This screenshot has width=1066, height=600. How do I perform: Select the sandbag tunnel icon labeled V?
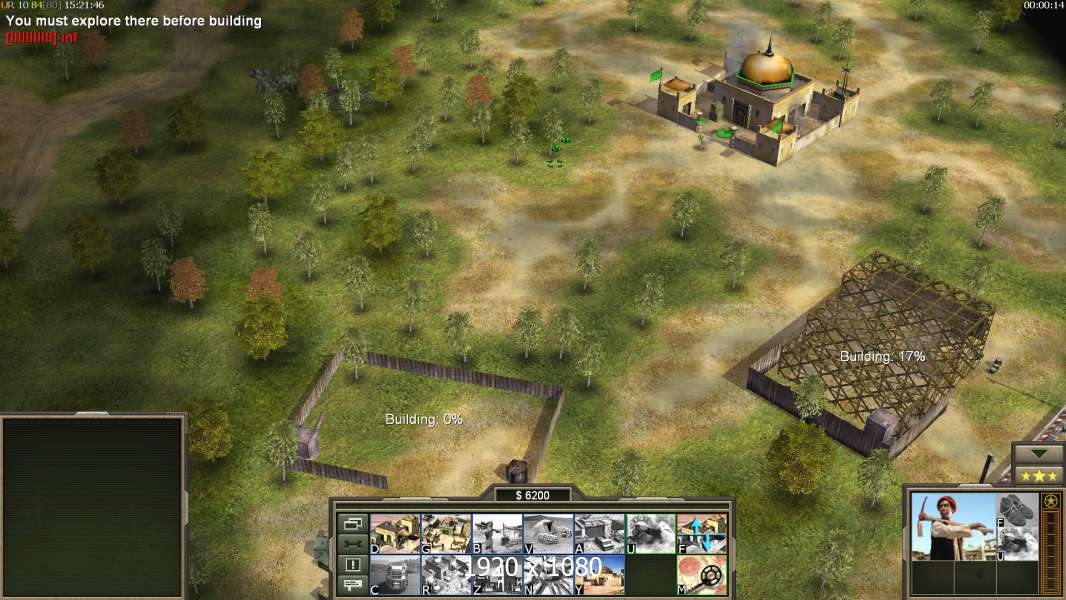[x=548, y=534]
